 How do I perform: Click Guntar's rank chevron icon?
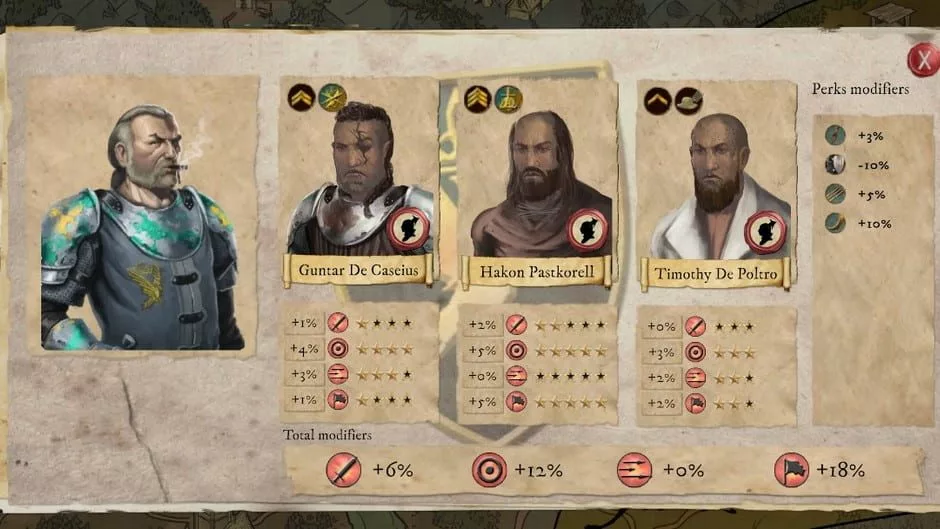pos(301,98)
